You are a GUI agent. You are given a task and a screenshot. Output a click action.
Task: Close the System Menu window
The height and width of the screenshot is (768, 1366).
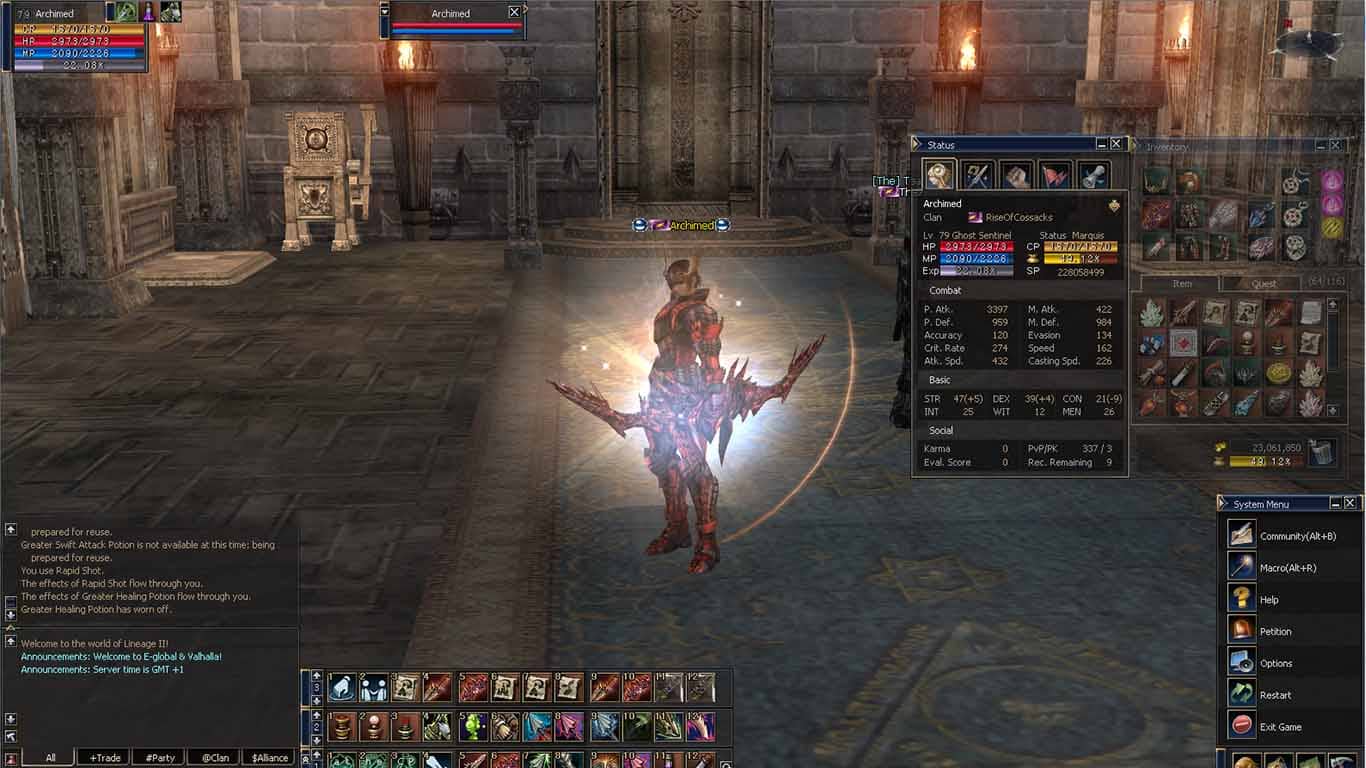(1350, 503)
